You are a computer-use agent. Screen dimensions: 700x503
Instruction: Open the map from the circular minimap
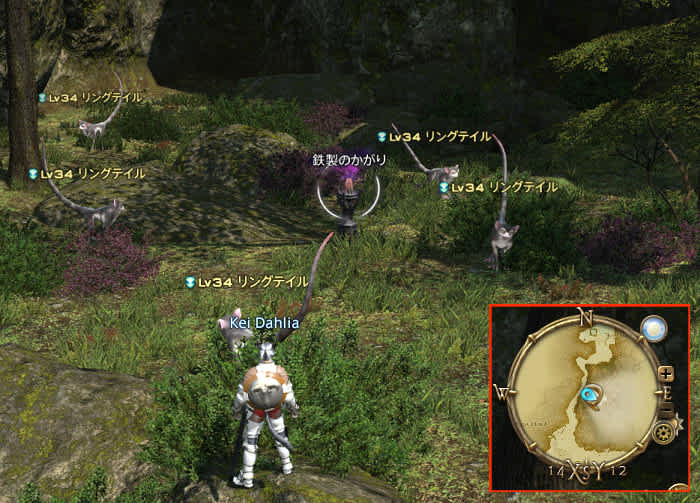585,394
